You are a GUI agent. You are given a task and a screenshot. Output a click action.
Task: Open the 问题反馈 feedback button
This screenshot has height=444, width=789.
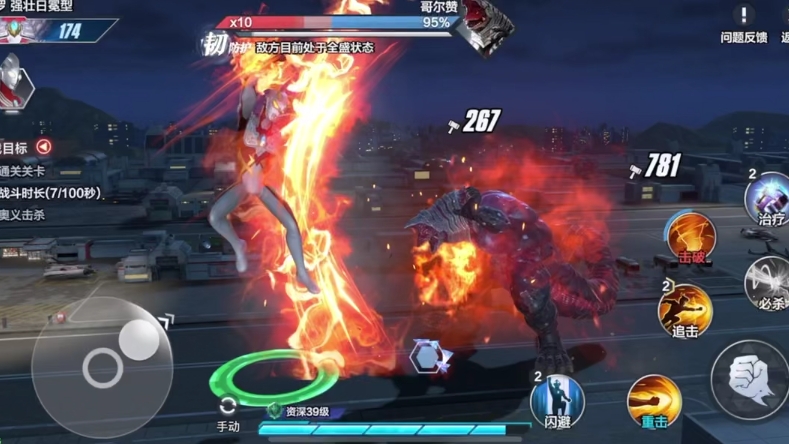click(744, 23)
